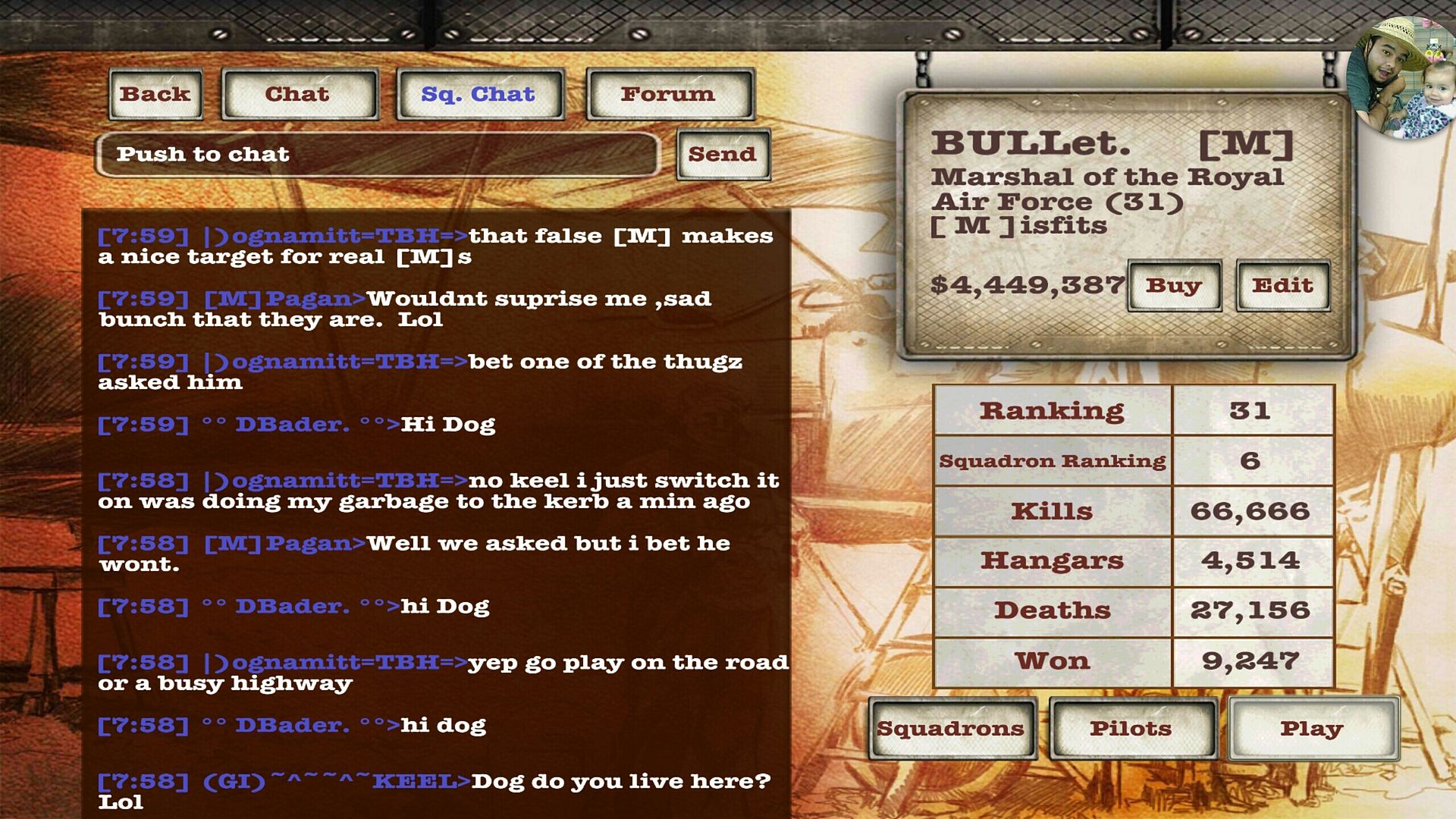Open the Sq. Chat tab

[x=479, y=94]
